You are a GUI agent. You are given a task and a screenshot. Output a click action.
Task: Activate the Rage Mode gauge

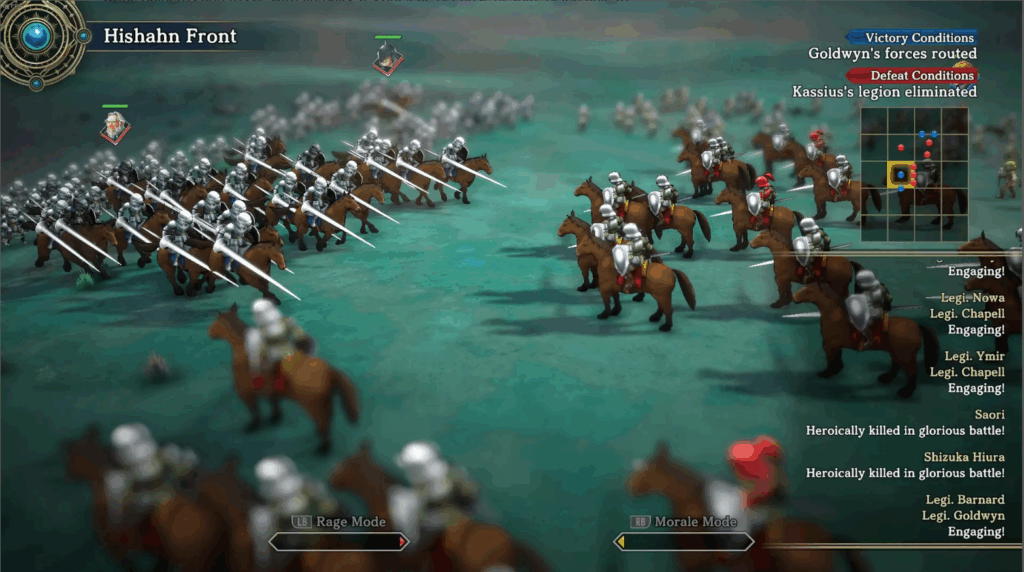pos(338,541)
